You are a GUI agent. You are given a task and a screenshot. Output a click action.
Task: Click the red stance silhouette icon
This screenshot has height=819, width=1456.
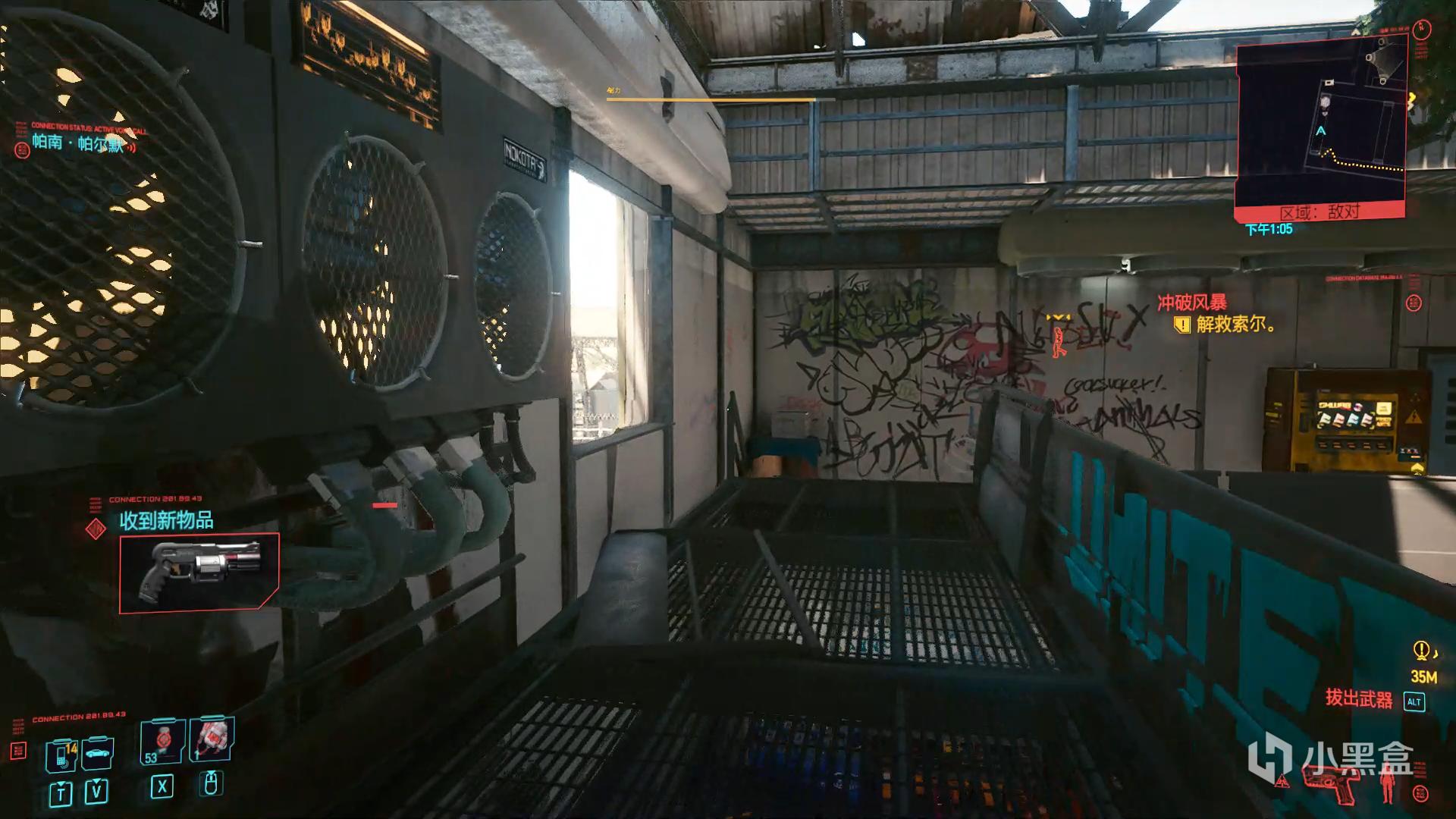(x=1389, y=781)
